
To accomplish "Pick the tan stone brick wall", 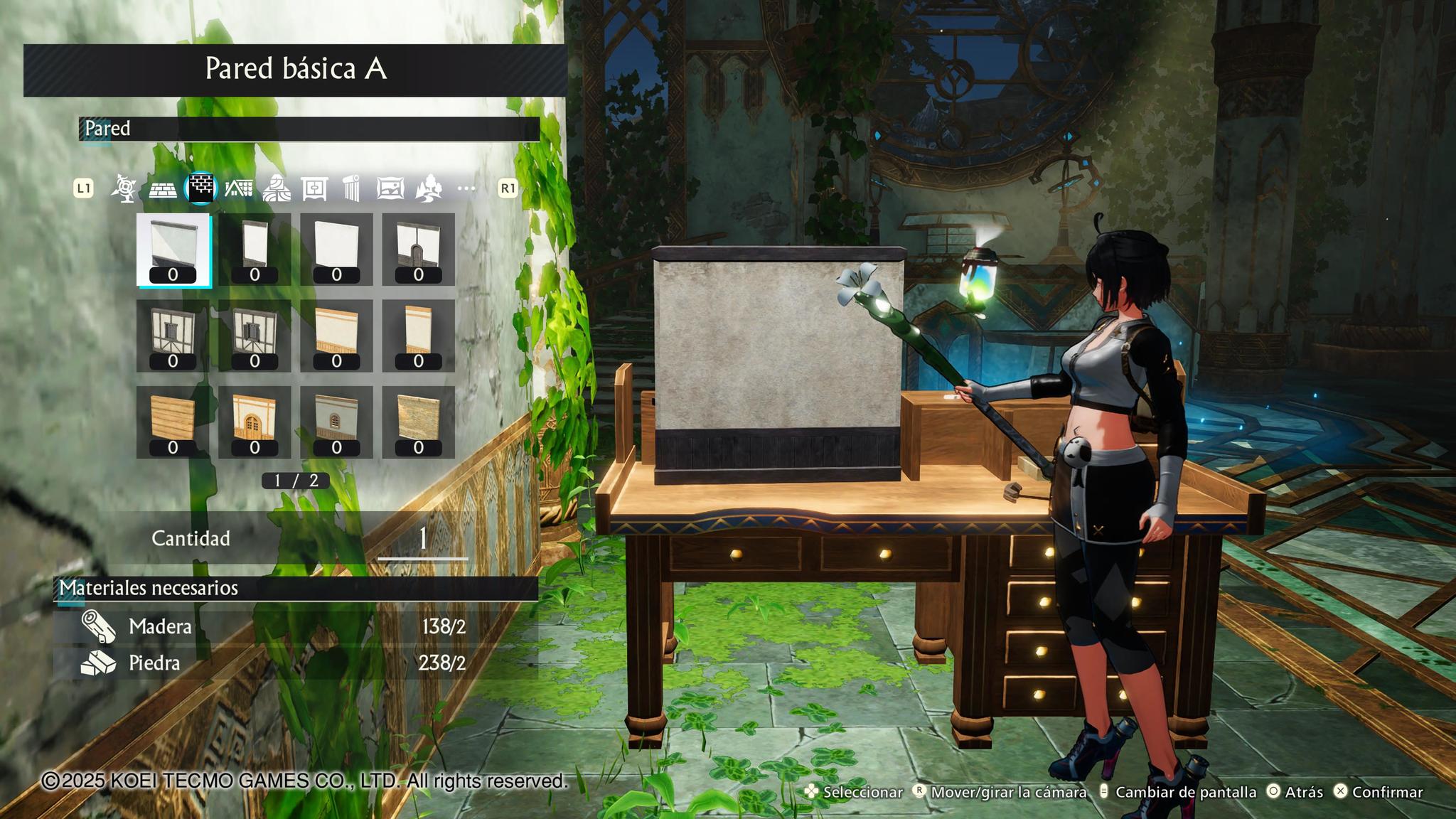I will [418, 422].
